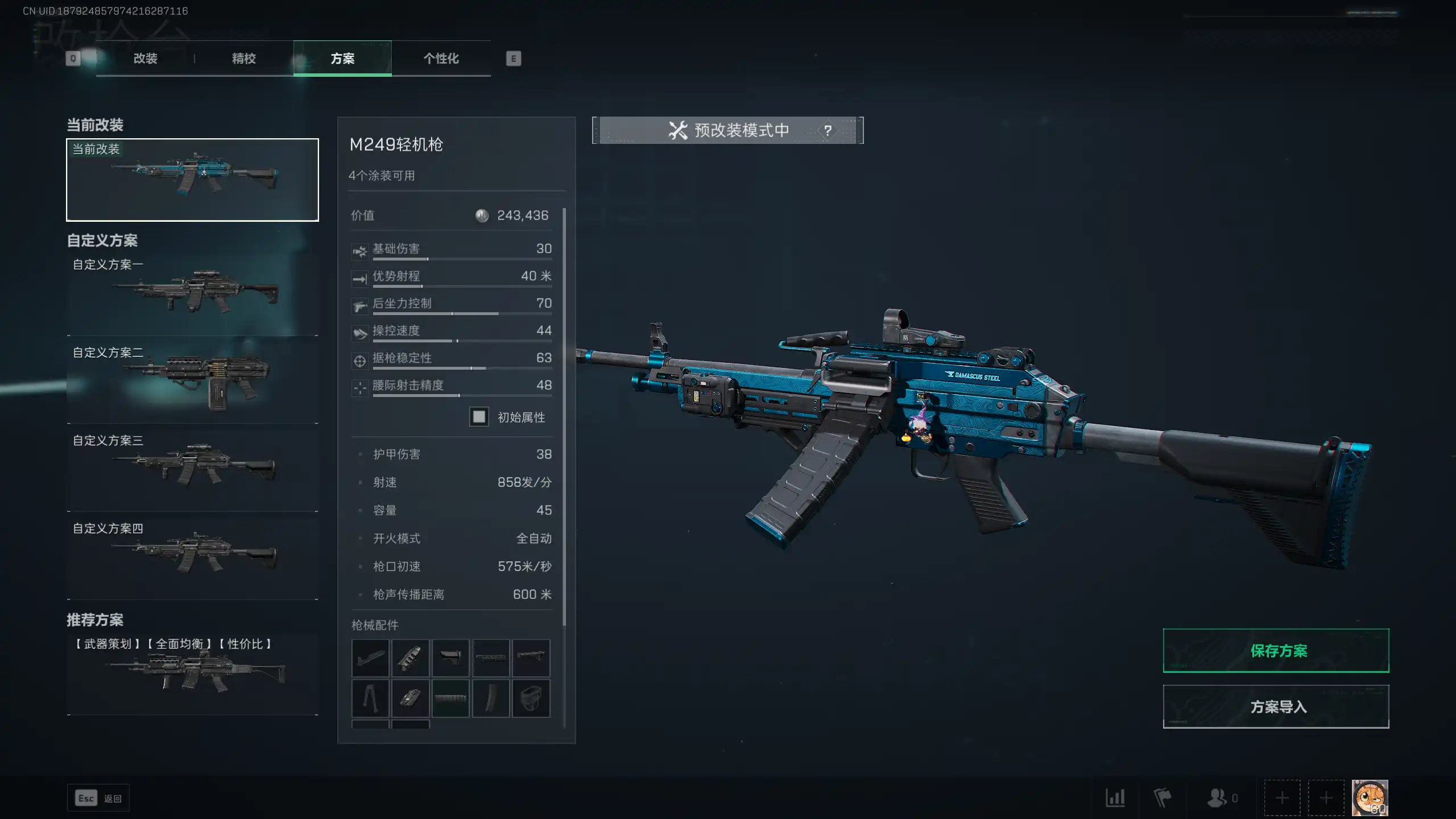This screenshot has height=819, width=1456.
Task: Open the 精校 tab
Action: (x=243, y=59)
